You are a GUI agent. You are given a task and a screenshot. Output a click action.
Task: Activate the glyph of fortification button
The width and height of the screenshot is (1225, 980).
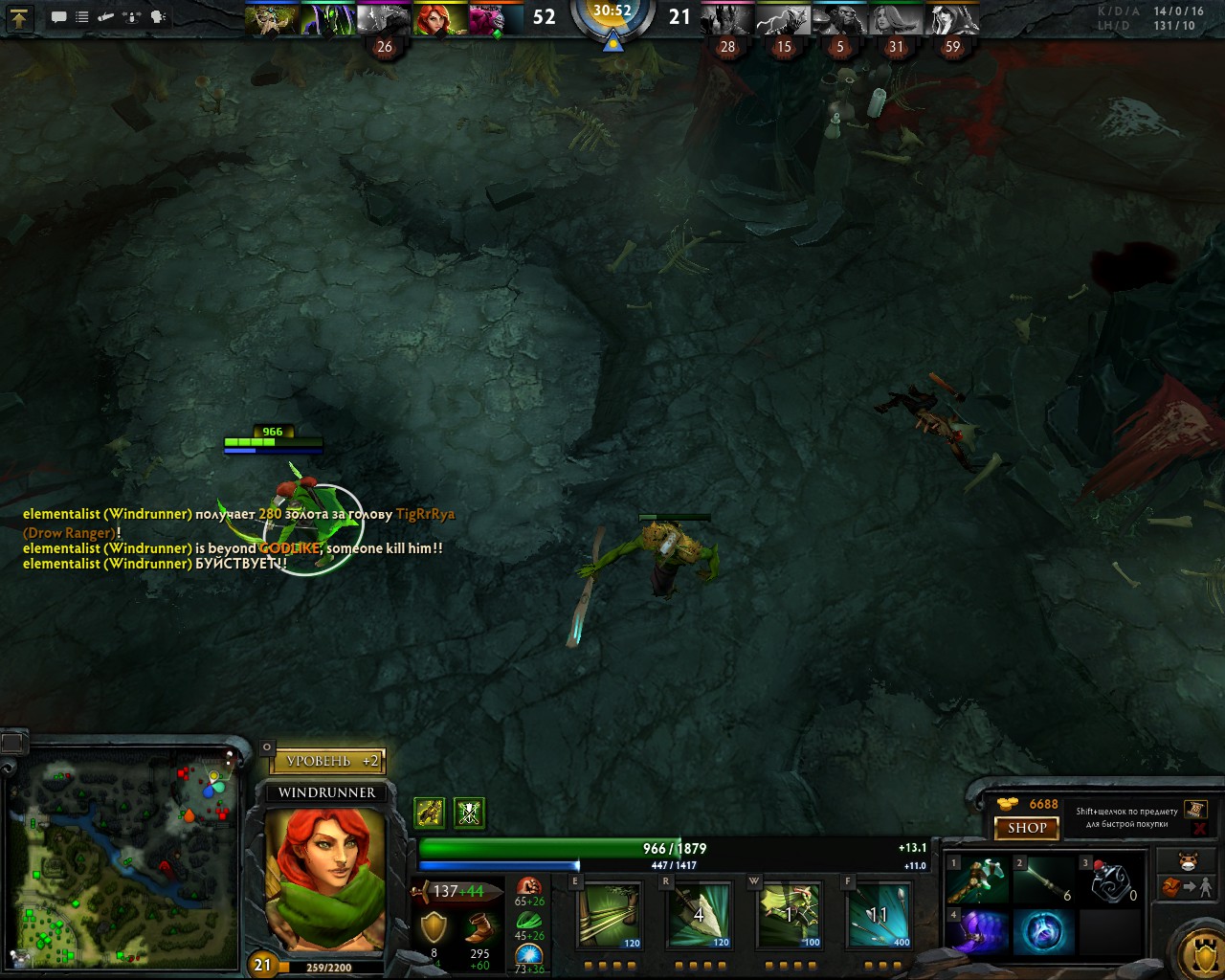click(x=1197, y=951)
